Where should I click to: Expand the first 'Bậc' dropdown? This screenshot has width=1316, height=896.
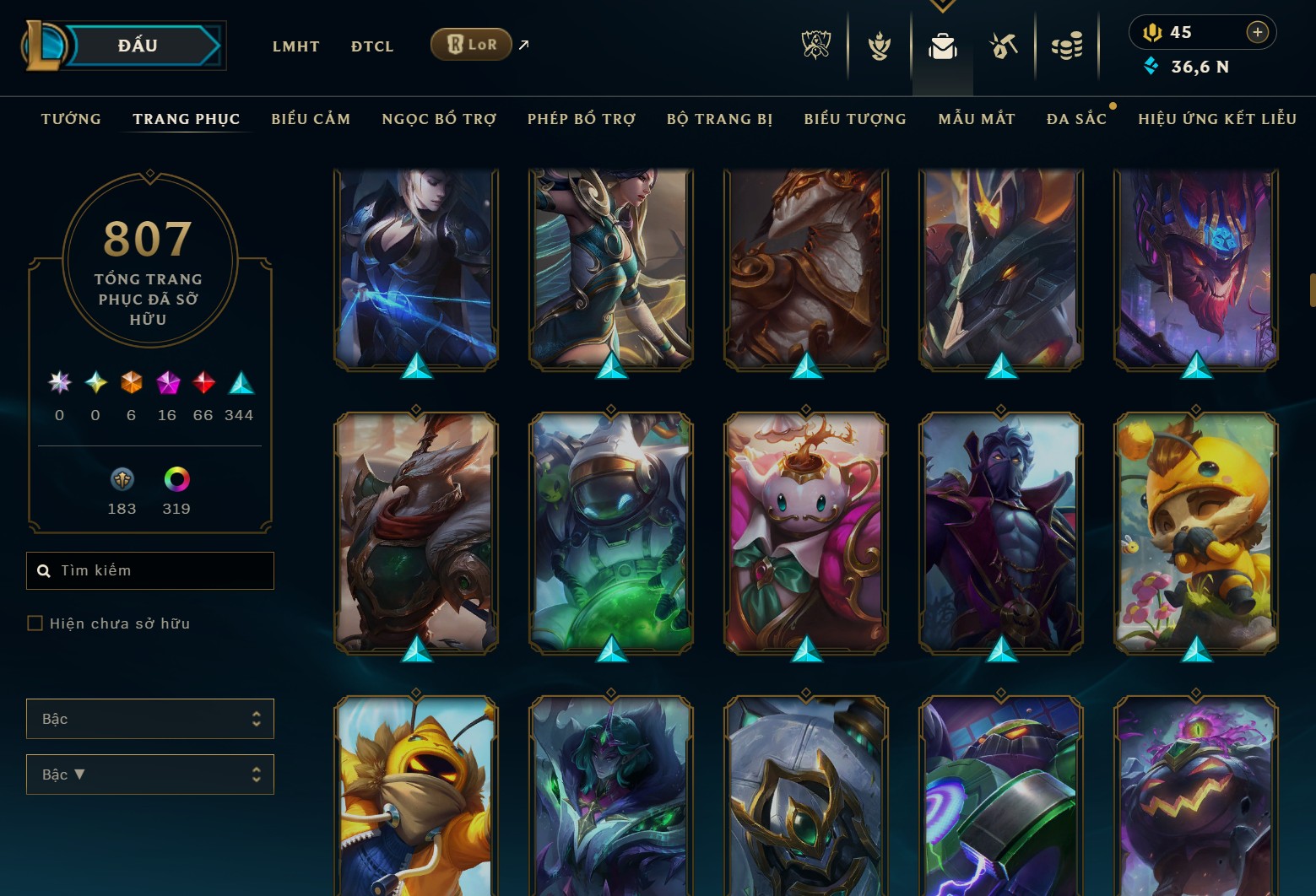(150, 719)
